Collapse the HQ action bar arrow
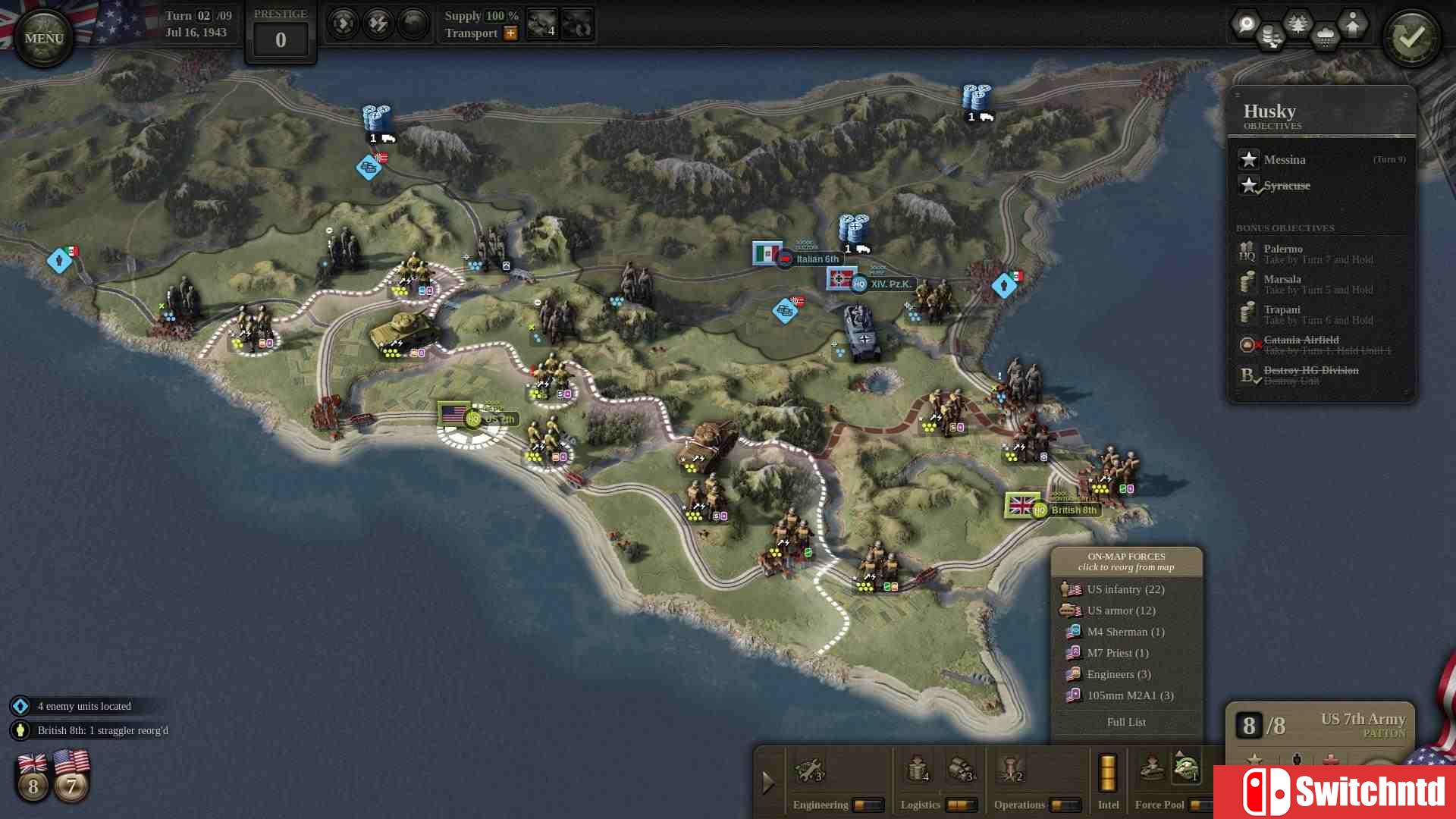 tap(767, 781)
